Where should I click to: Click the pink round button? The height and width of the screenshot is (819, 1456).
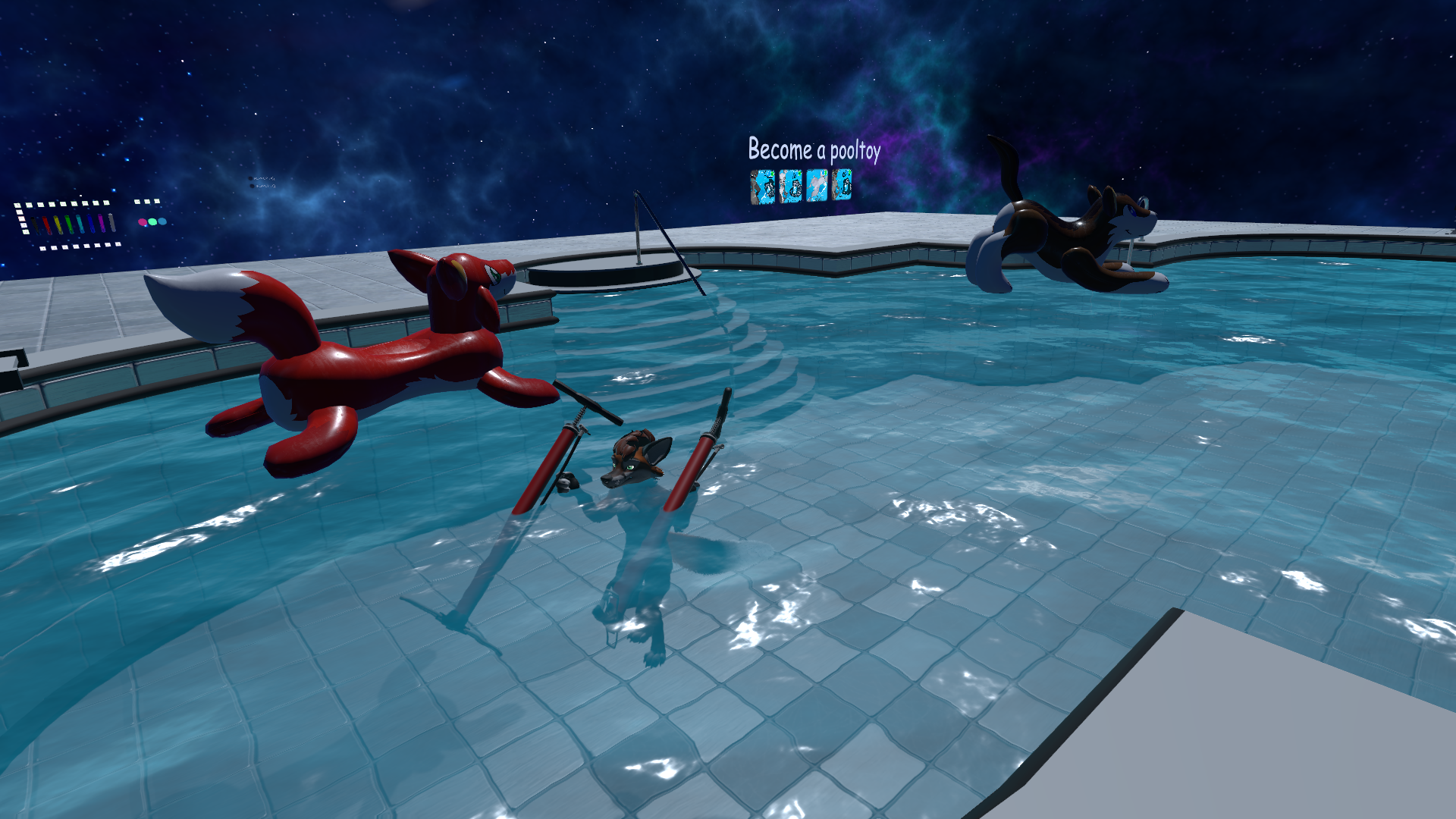143,221
